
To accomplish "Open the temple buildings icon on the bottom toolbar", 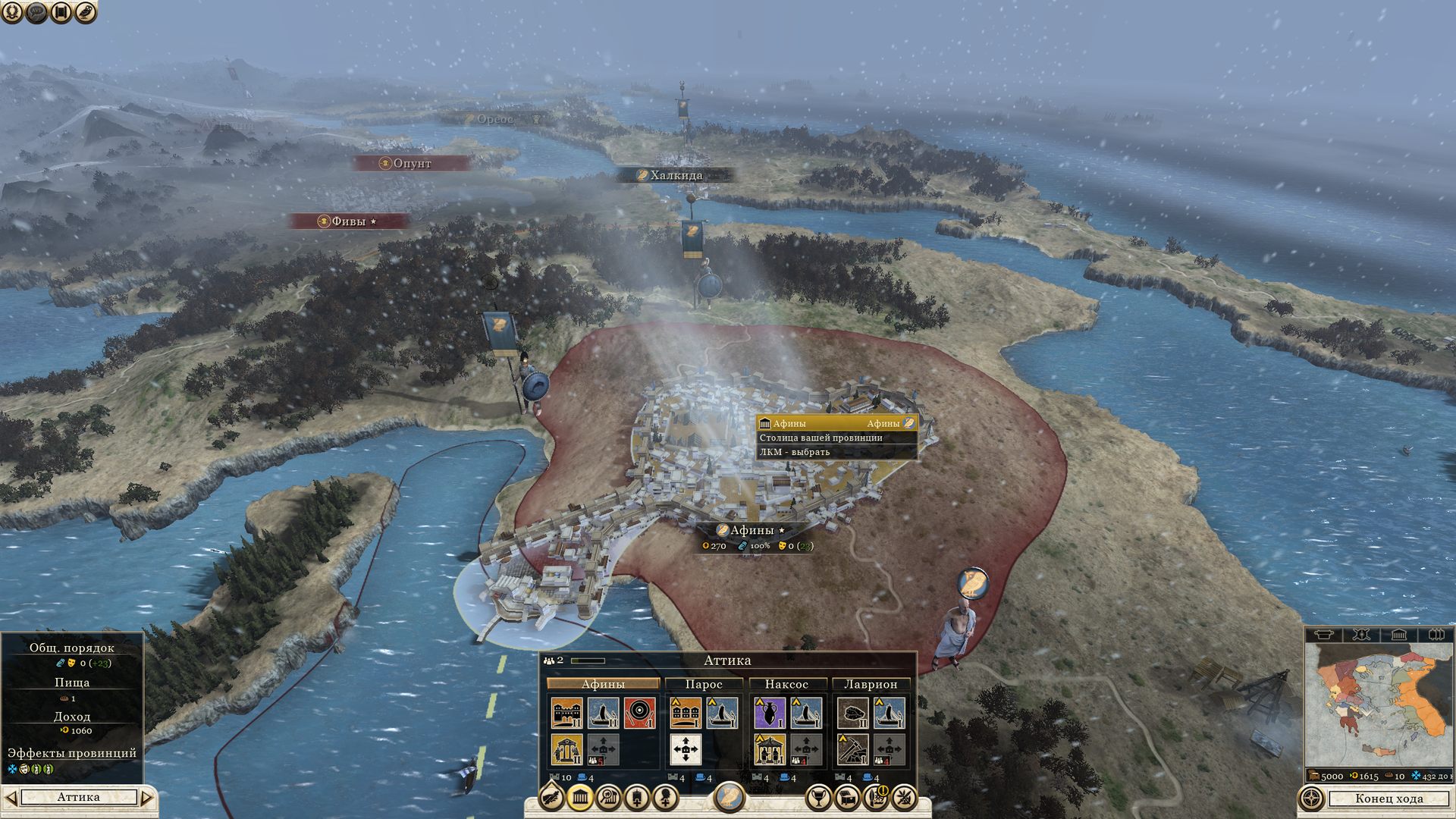I will tap(580, 797).
